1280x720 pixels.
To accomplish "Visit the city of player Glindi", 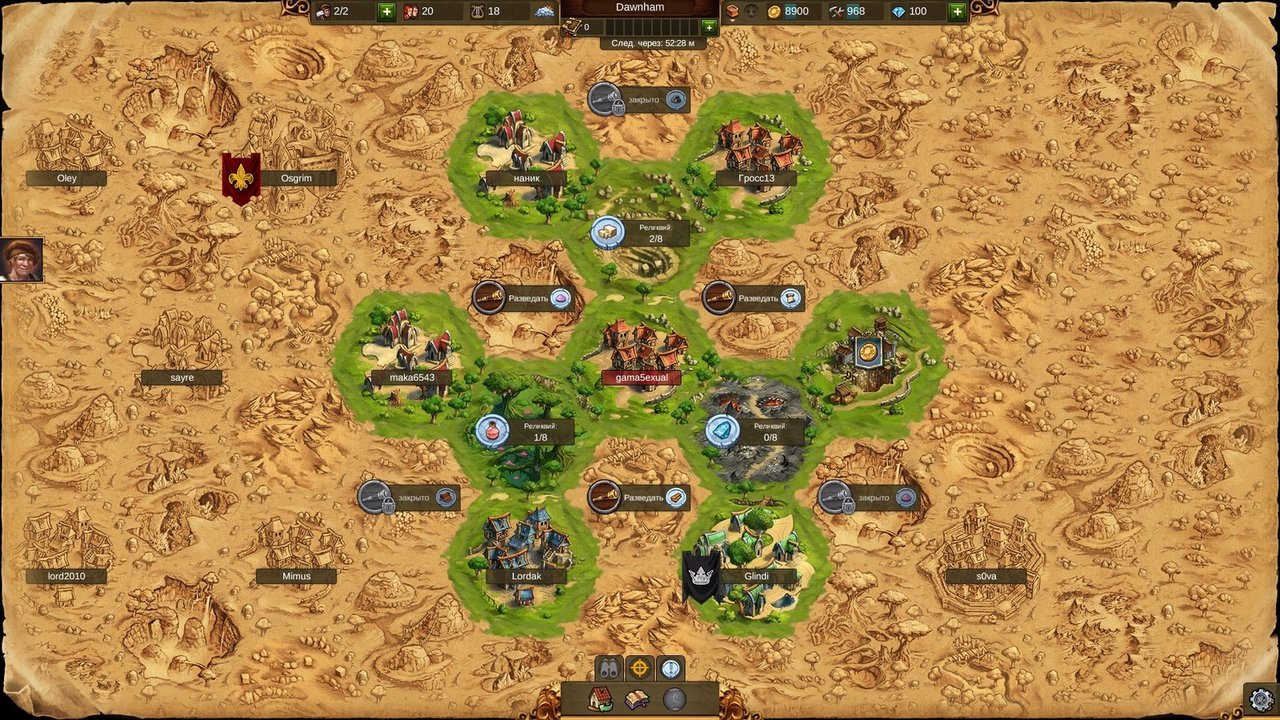I will [x=756, y=560].
